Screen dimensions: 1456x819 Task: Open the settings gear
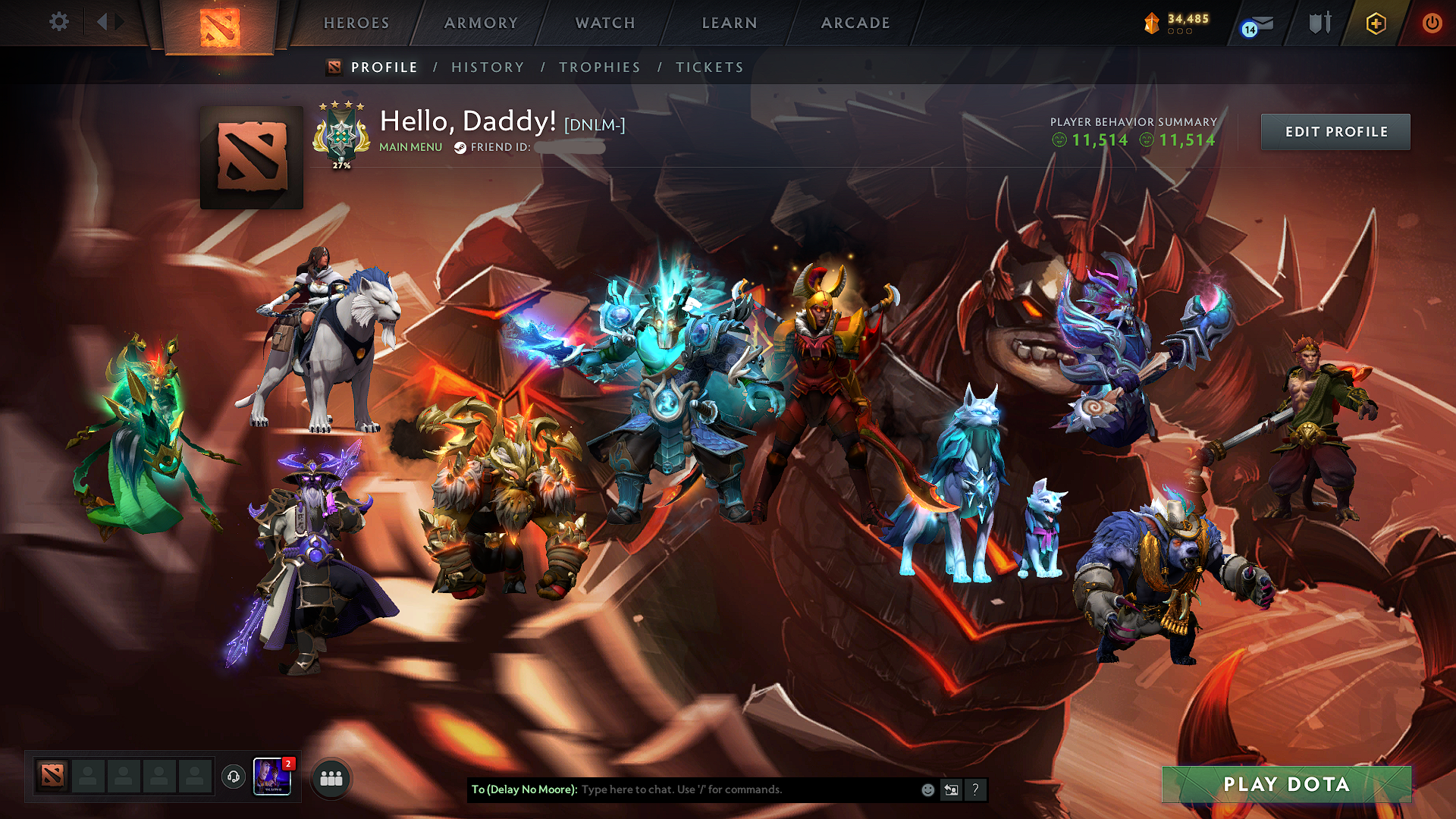coord(58,22)
